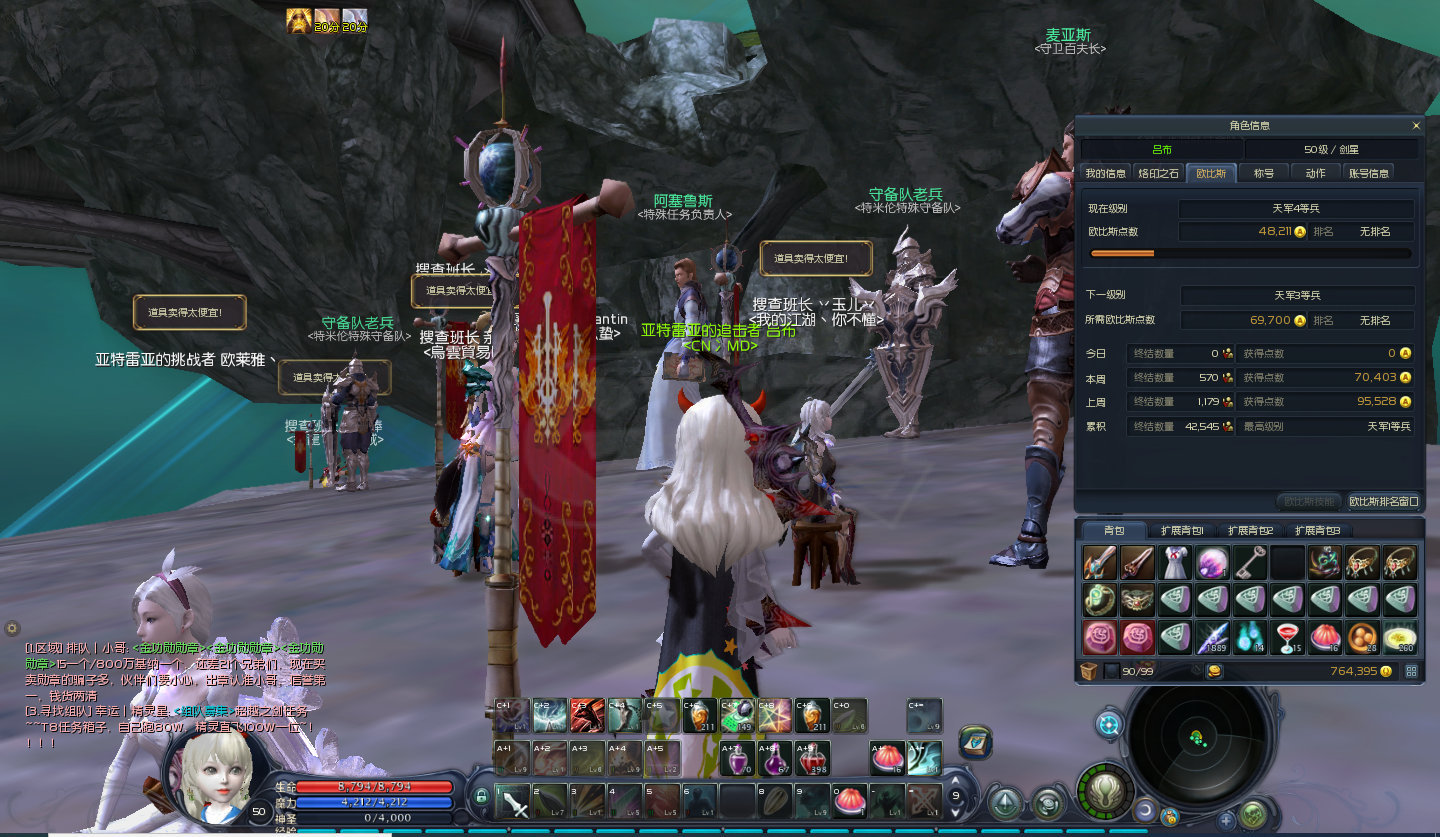Click the sword attack skill in slot 1
Image resolution: width=1440 pixels, height=837 pixels.
coord(514,801)
